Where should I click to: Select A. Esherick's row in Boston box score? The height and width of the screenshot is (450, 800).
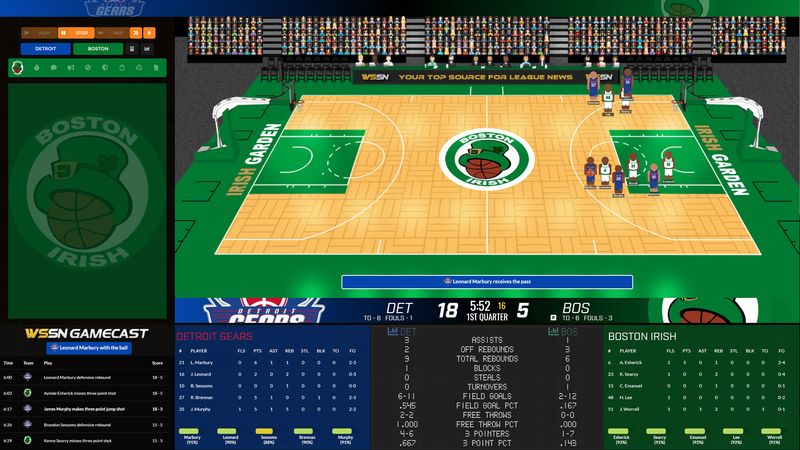click(x=700, y=362)
